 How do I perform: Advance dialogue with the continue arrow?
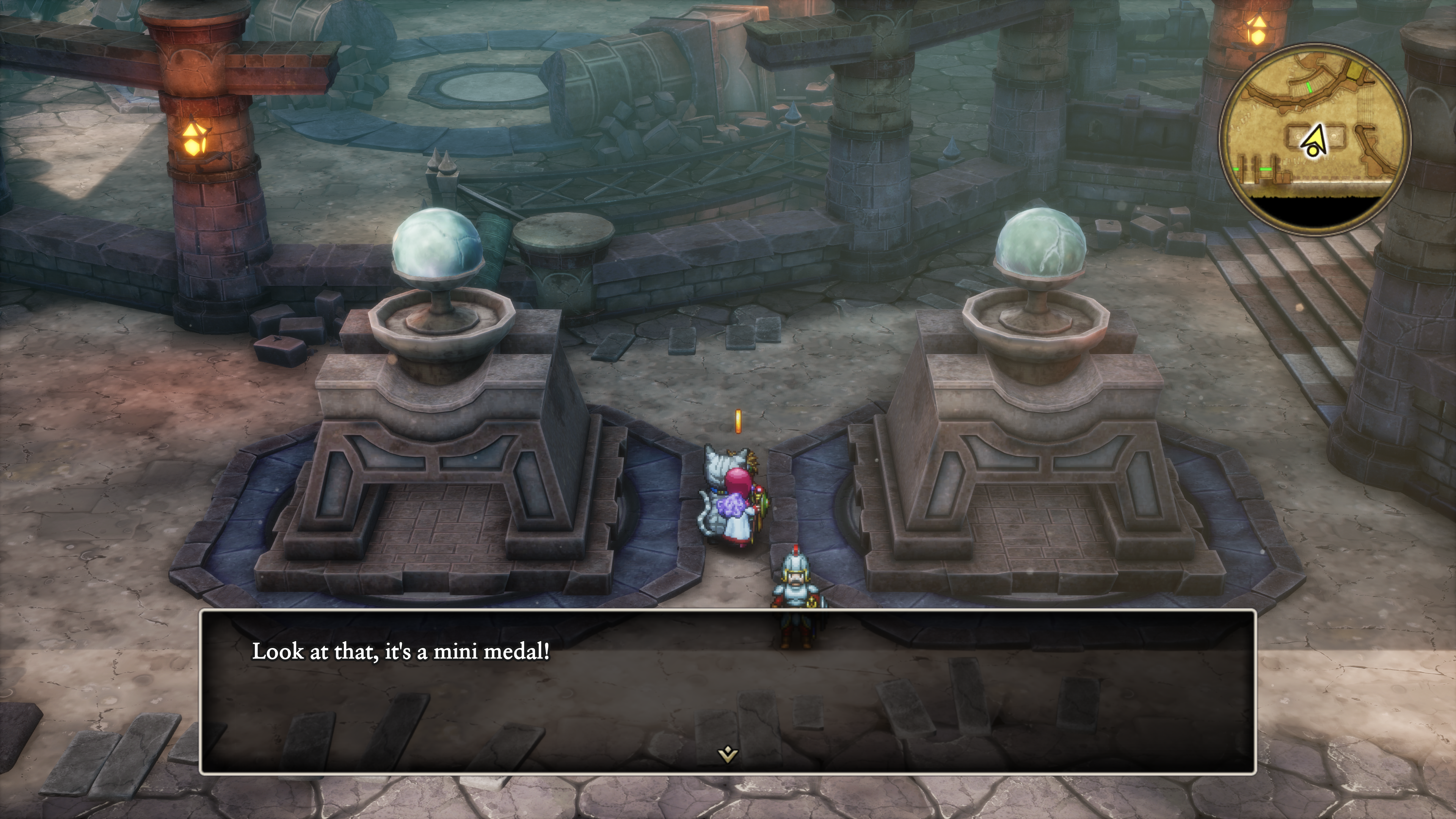[x=728, y=754]
